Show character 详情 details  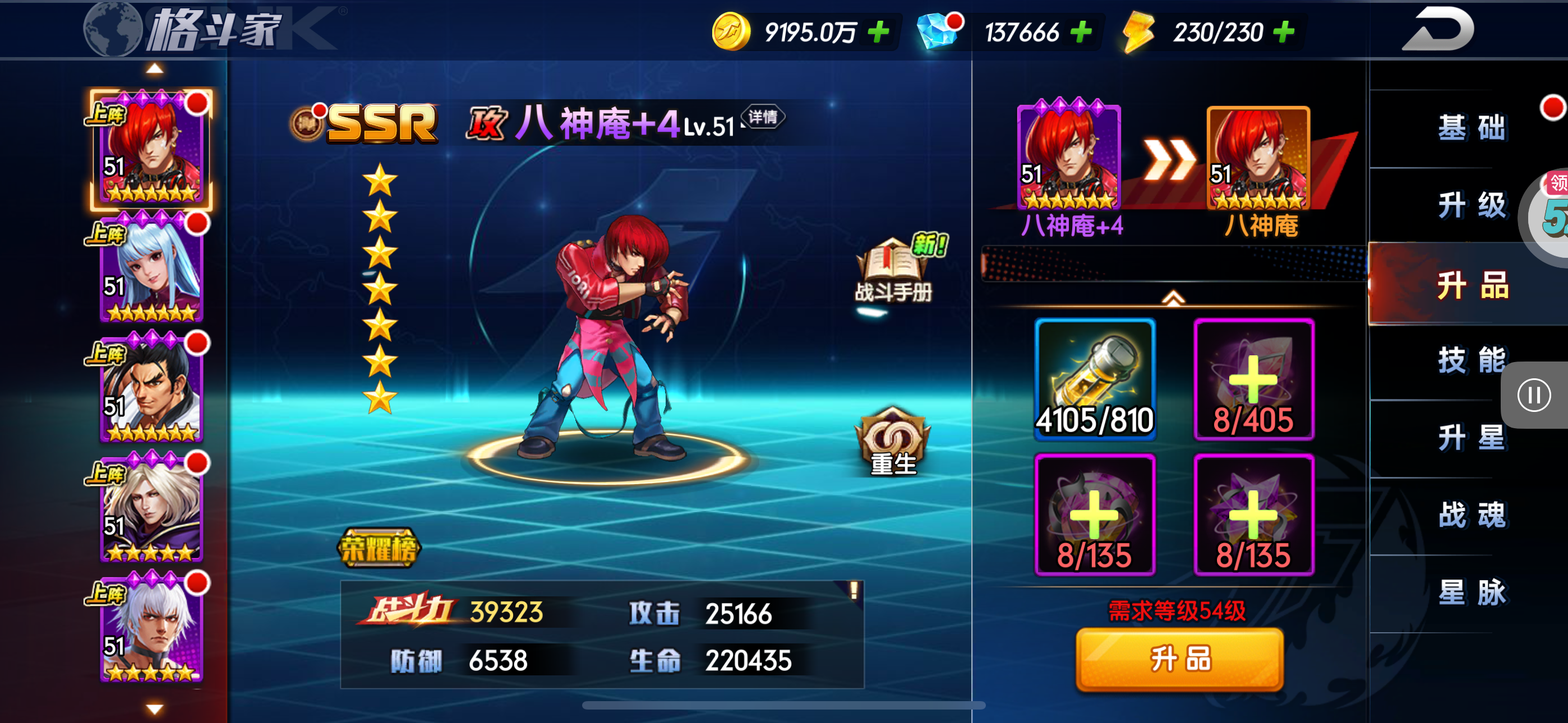pos(763,117)
